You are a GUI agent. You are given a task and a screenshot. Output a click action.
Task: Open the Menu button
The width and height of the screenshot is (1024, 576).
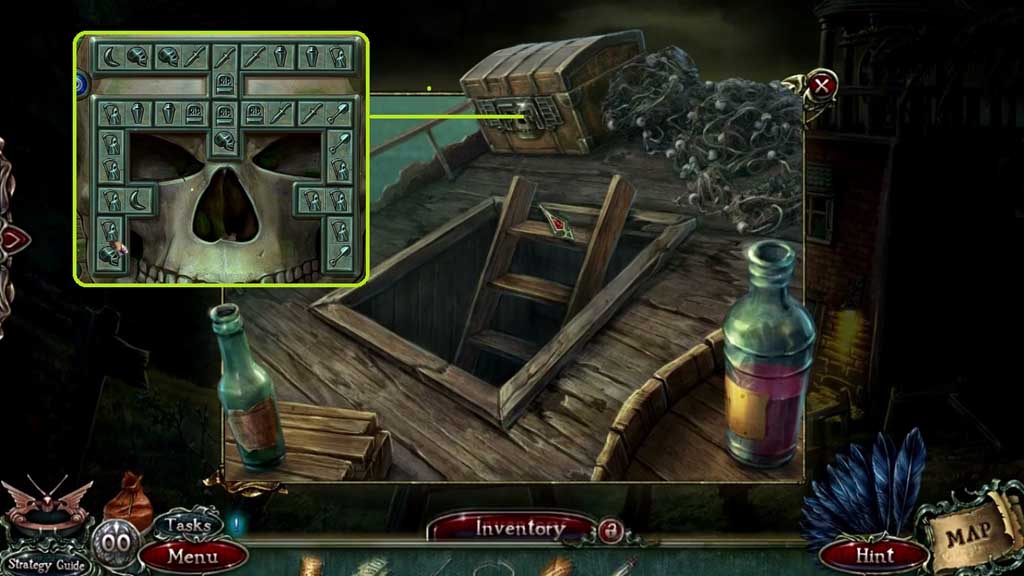(193, 554)
